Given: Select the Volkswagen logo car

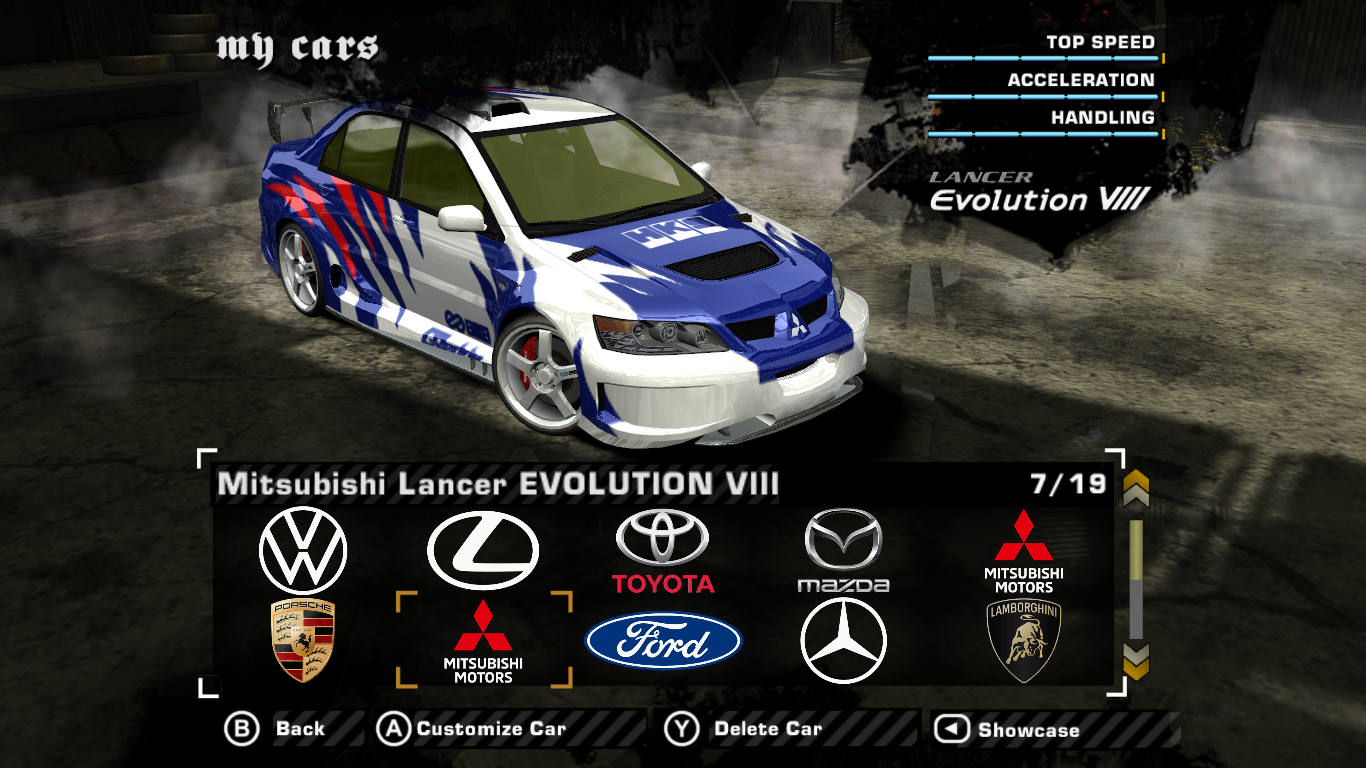Looking at the screenshot, I should tap(303, 551).
